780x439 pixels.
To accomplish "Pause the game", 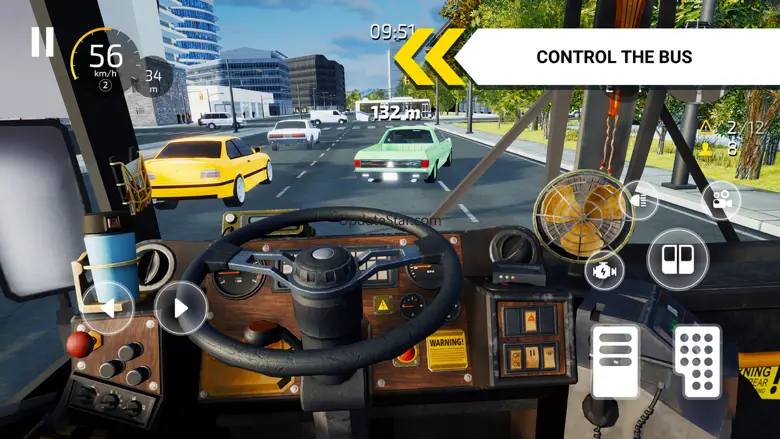I will (x=42, y=41).
